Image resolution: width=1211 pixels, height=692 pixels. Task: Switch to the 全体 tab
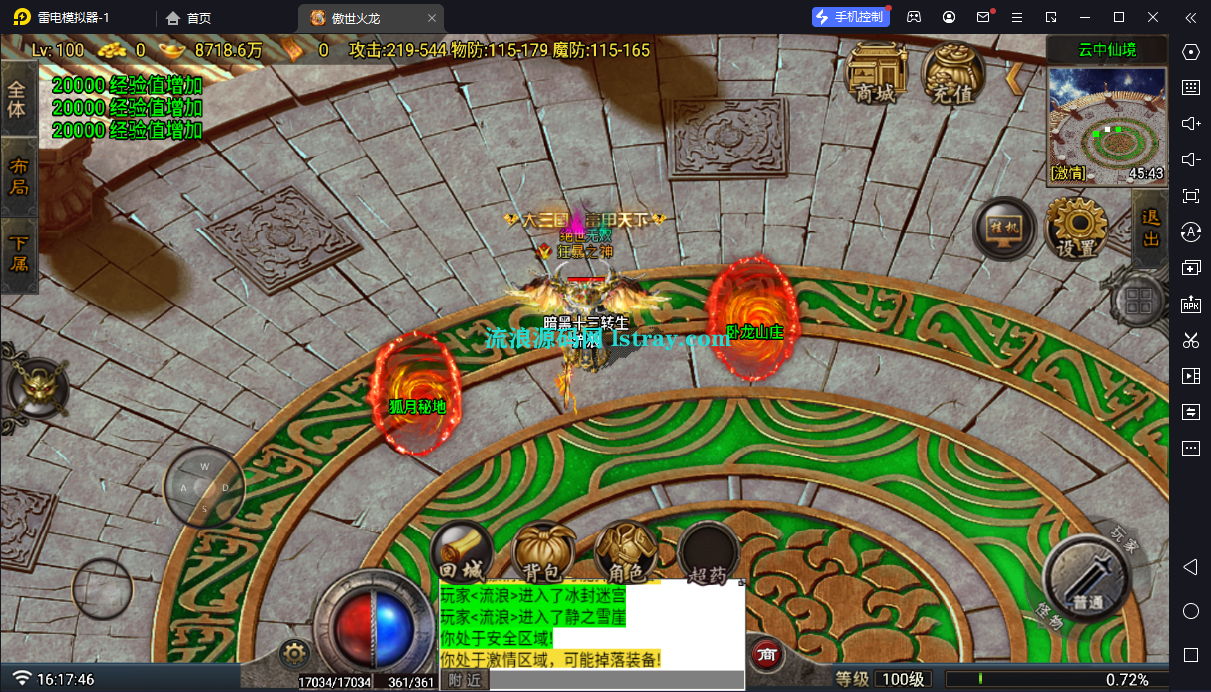pyautogui.click(x=18, y=98)
